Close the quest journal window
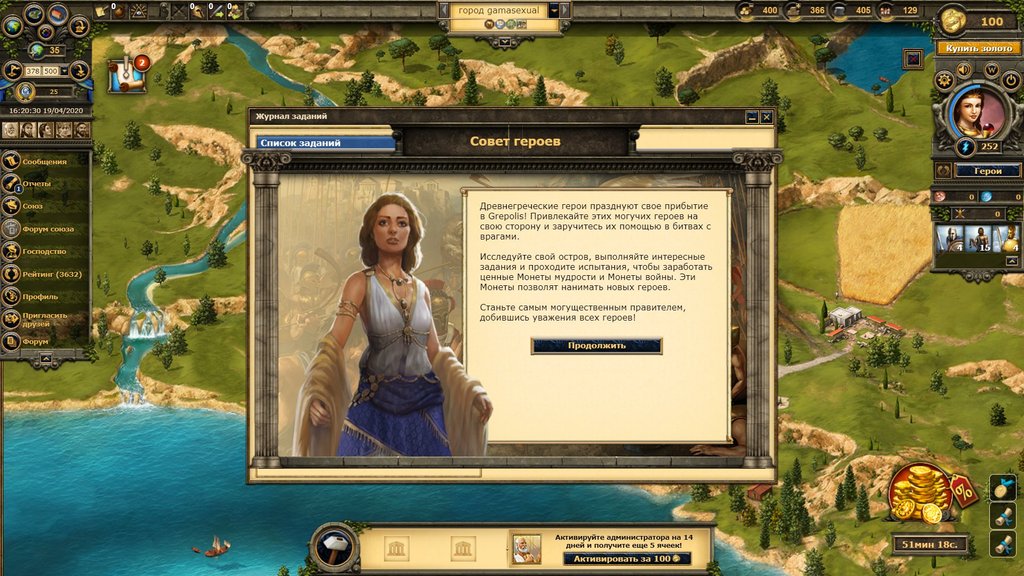The width and height of the screenshot is (1024, 576). (x=767, y=117)
